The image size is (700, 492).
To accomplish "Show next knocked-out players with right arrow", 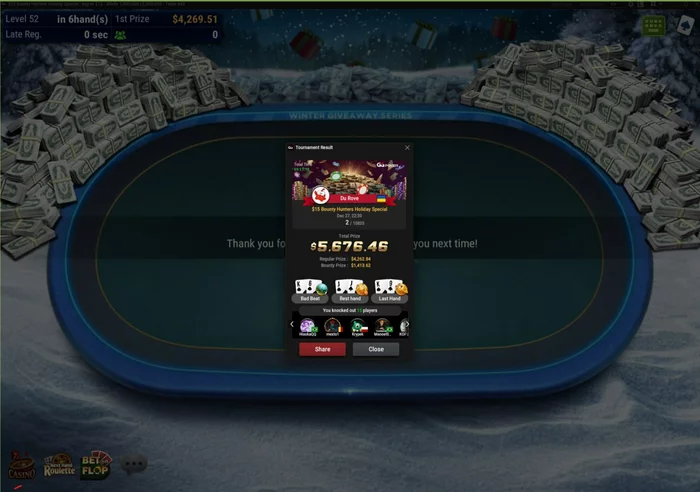I will (x=406, y=324).
